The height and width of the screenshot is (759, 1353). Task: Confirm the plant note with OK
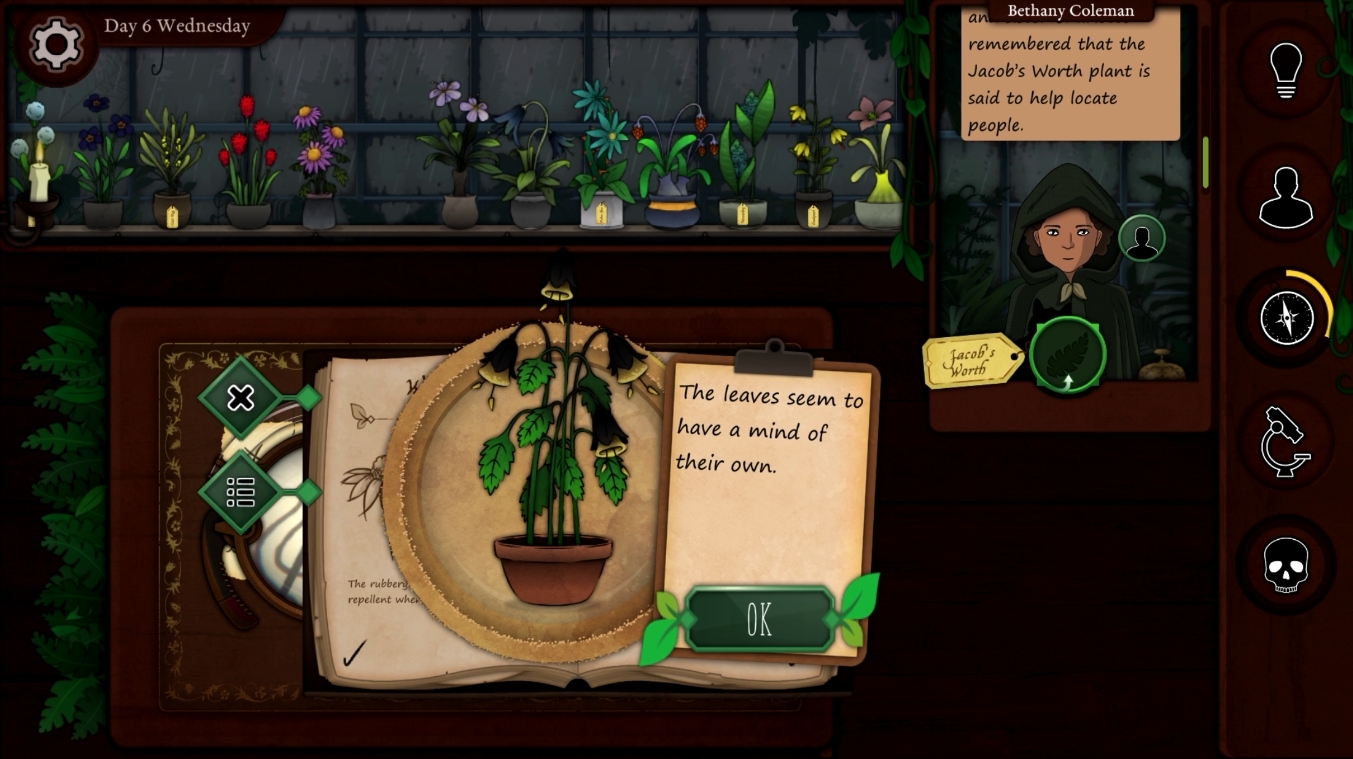point(759,620)
